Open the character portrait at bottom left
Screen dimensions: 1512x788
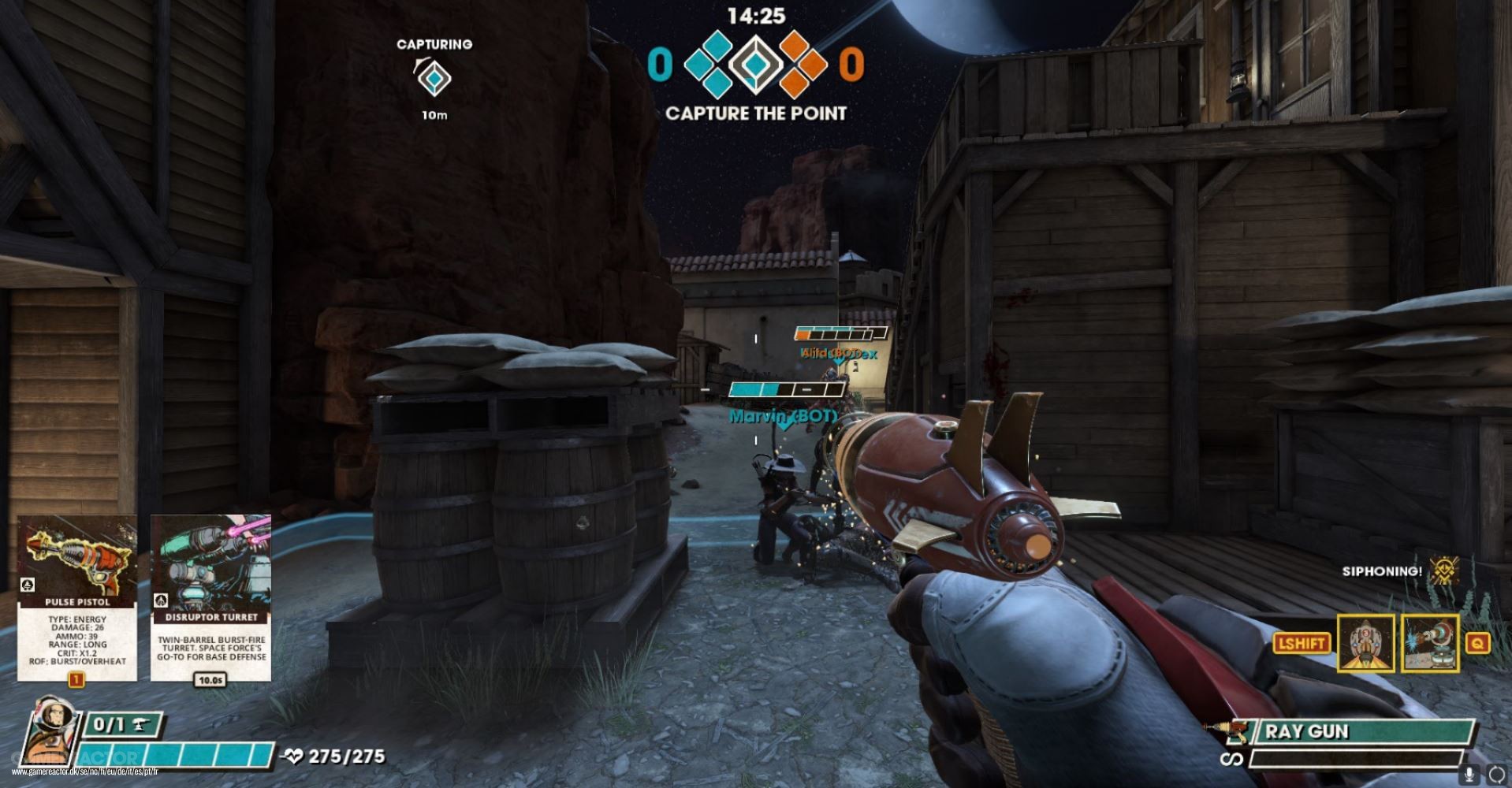pos(51,737)
